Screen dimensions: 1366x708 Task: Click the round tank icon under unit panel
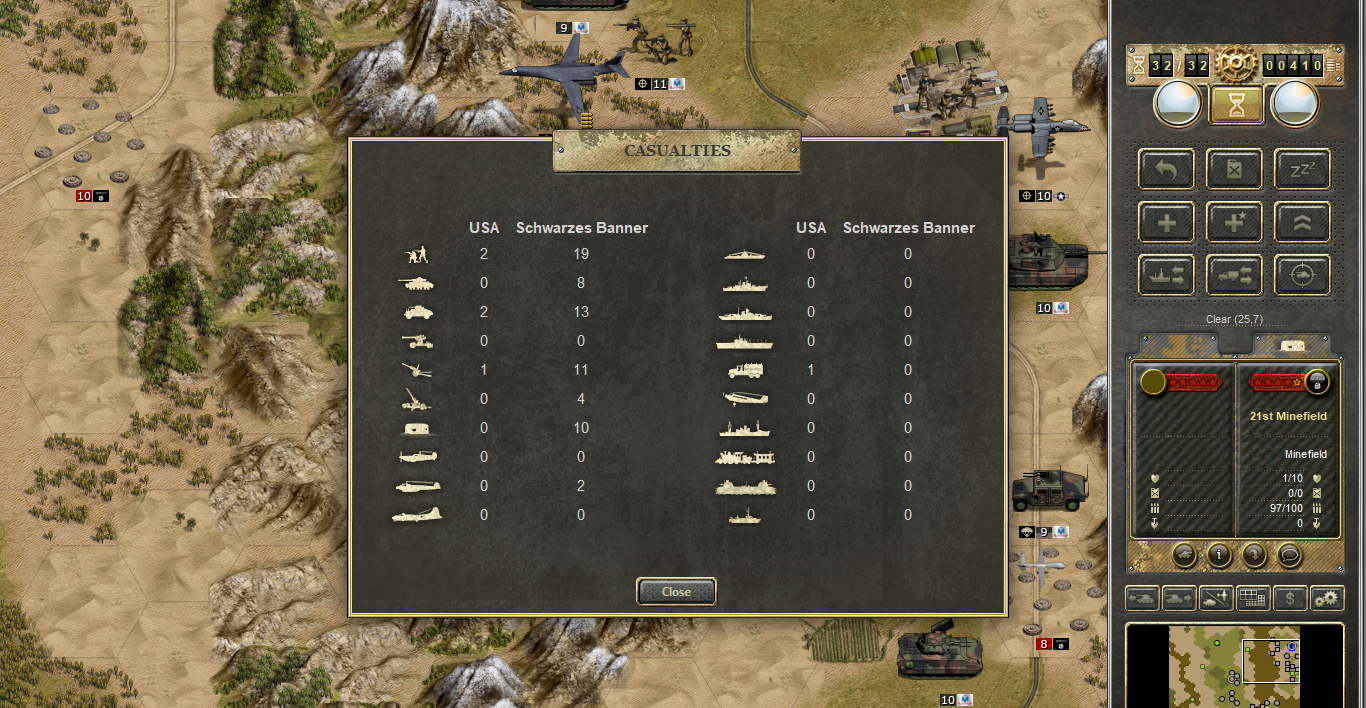click(1183, 555)
